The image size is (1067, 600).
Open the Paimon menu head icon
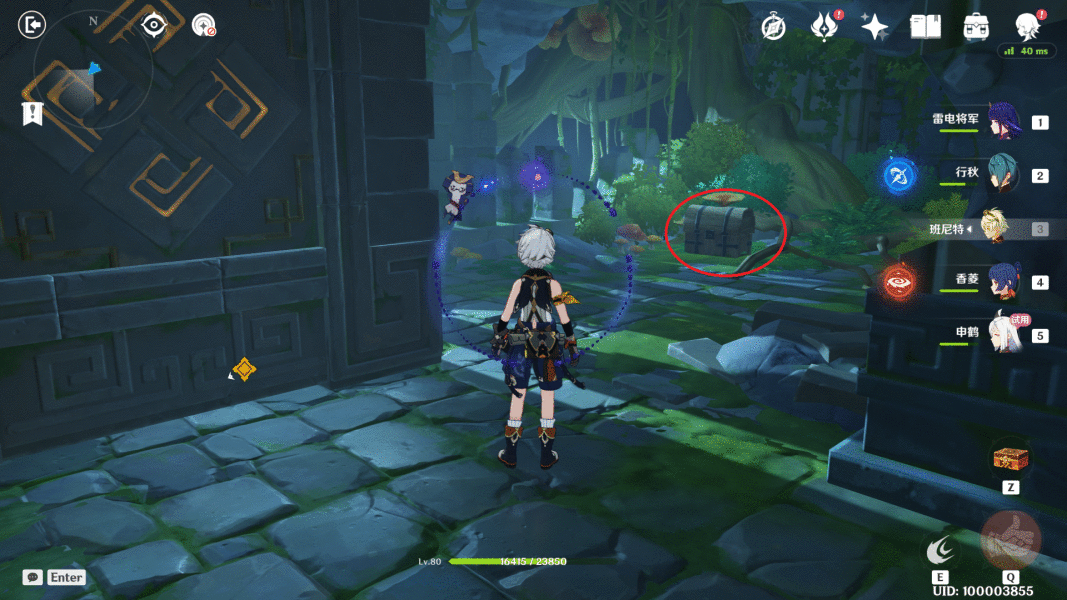1026,26
